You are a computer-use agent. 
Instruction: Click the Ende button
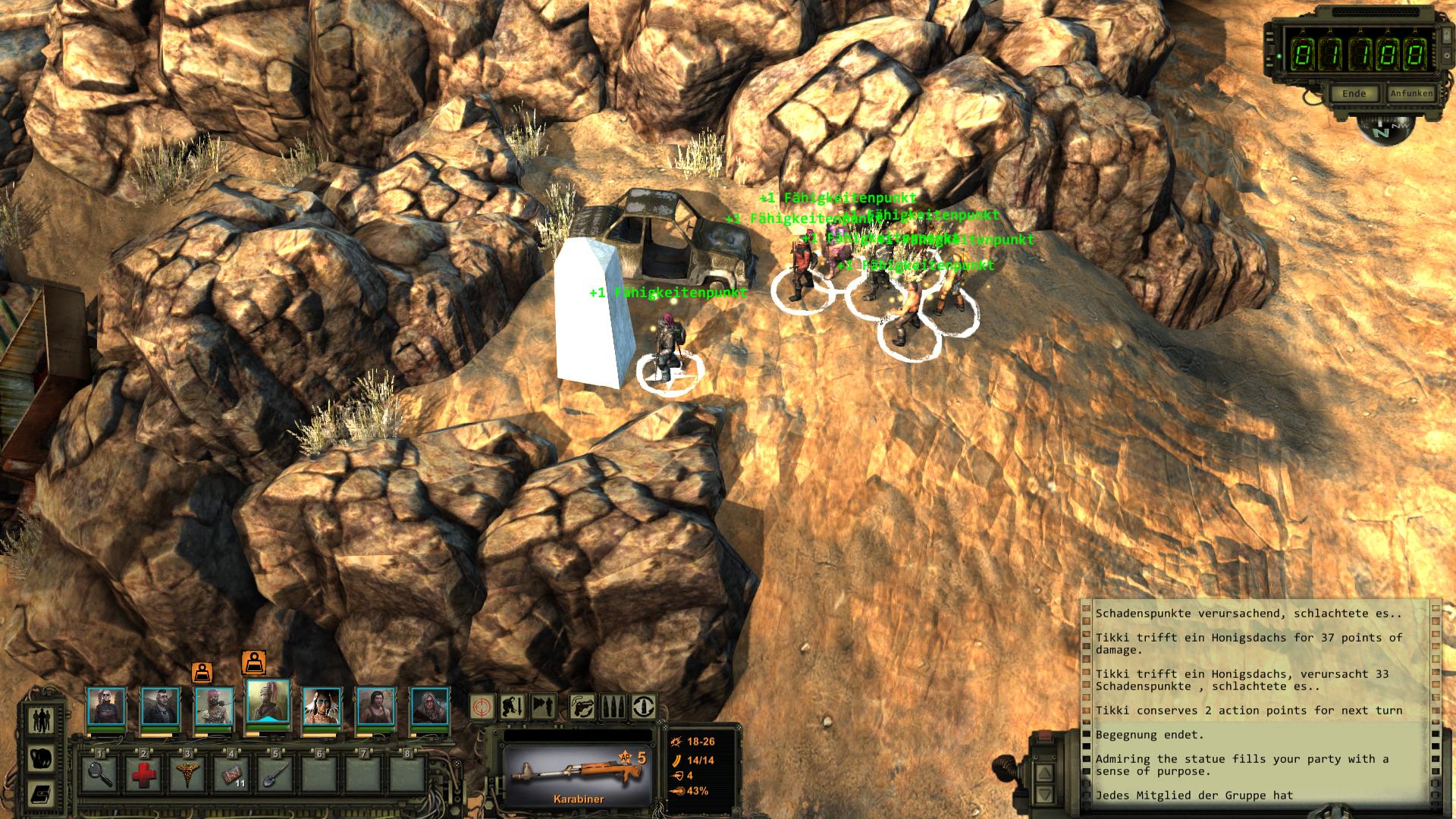point(1354,94)
